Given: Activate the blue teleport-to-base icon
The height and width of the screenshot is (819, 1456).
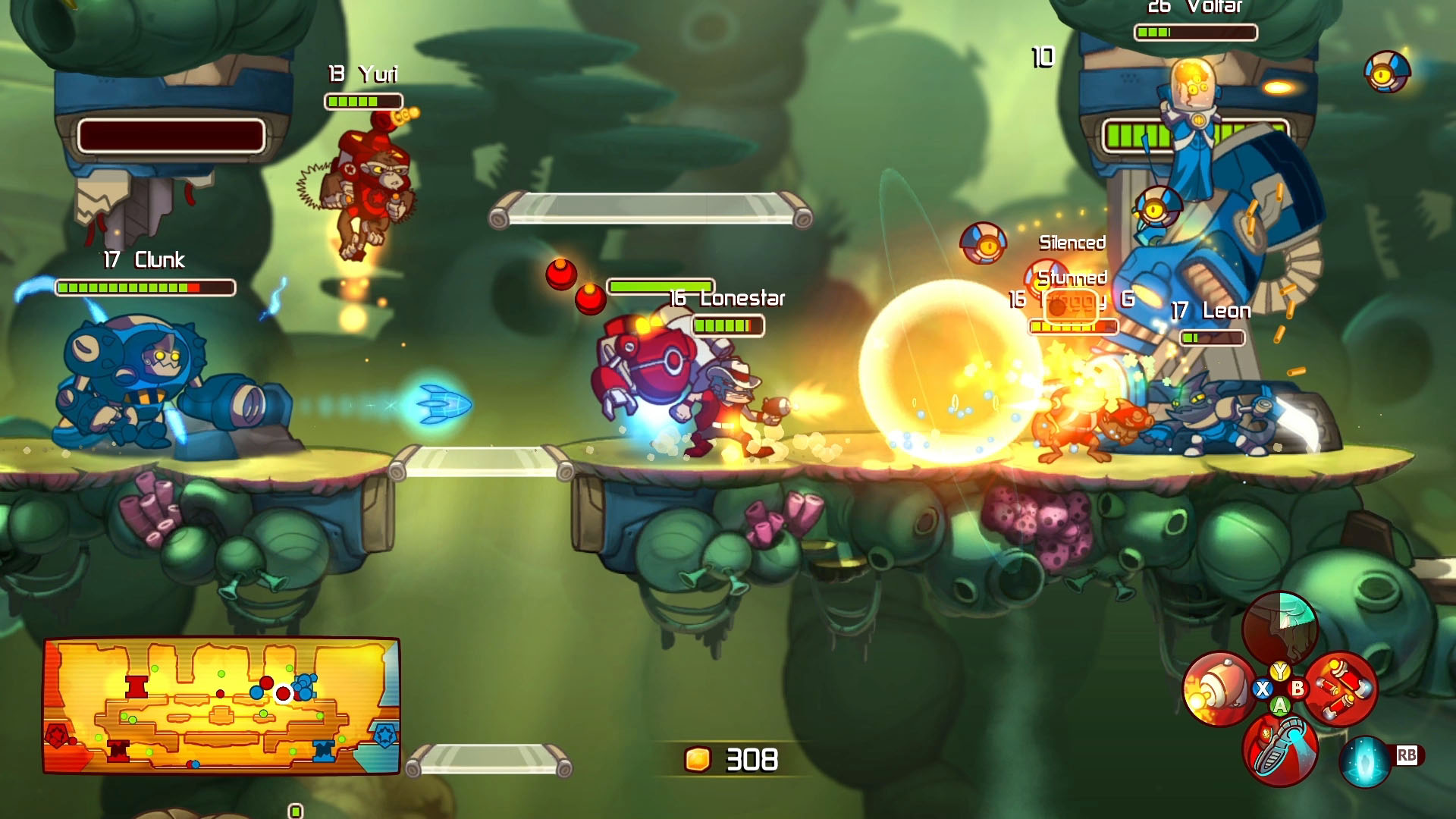Looking at the screenshot, I should tap(1364, 761).
